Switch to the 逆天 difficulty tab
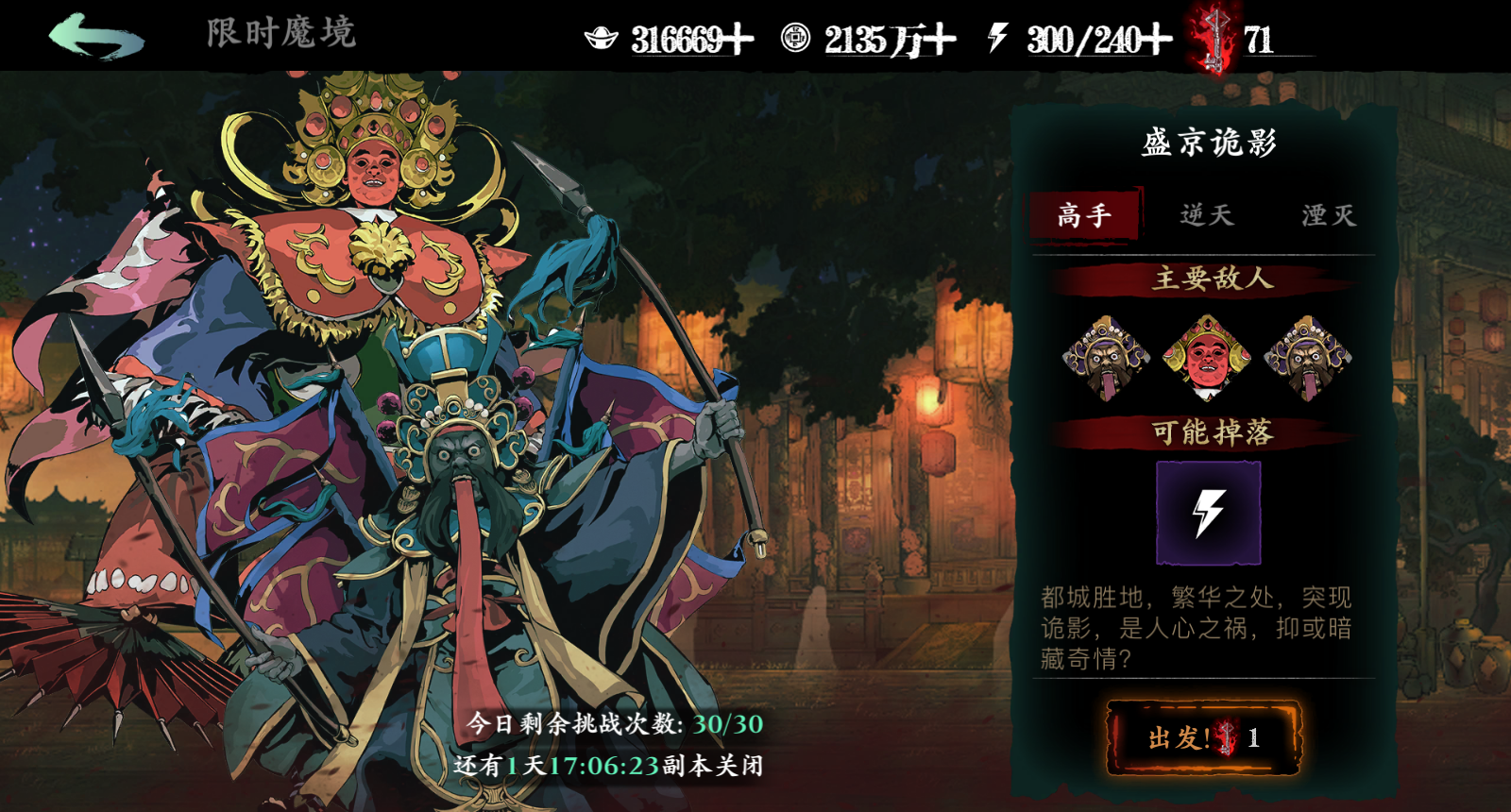 (1206, 214)
